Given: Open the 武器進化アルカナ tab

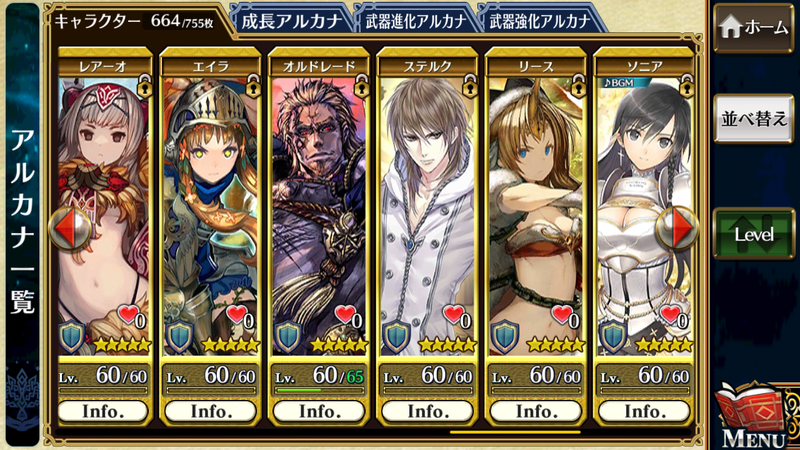Looking at the screenshot, I should point(413,18).
